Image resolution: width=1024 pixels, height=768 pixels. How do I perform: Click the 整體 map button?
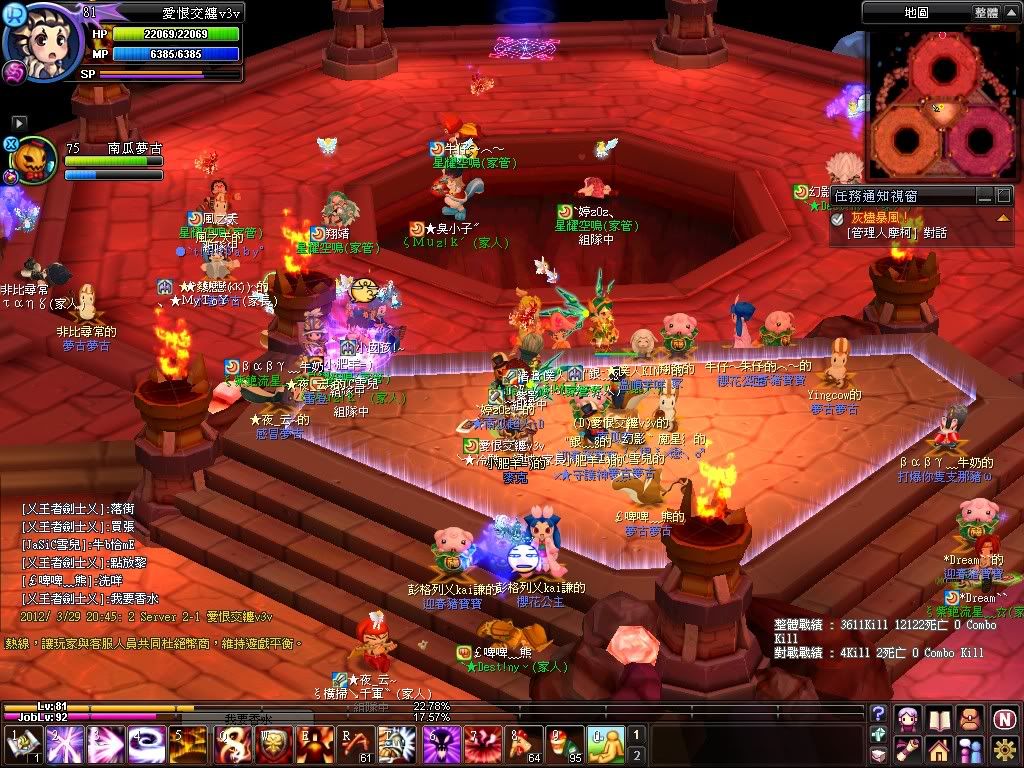coord(985,12)
